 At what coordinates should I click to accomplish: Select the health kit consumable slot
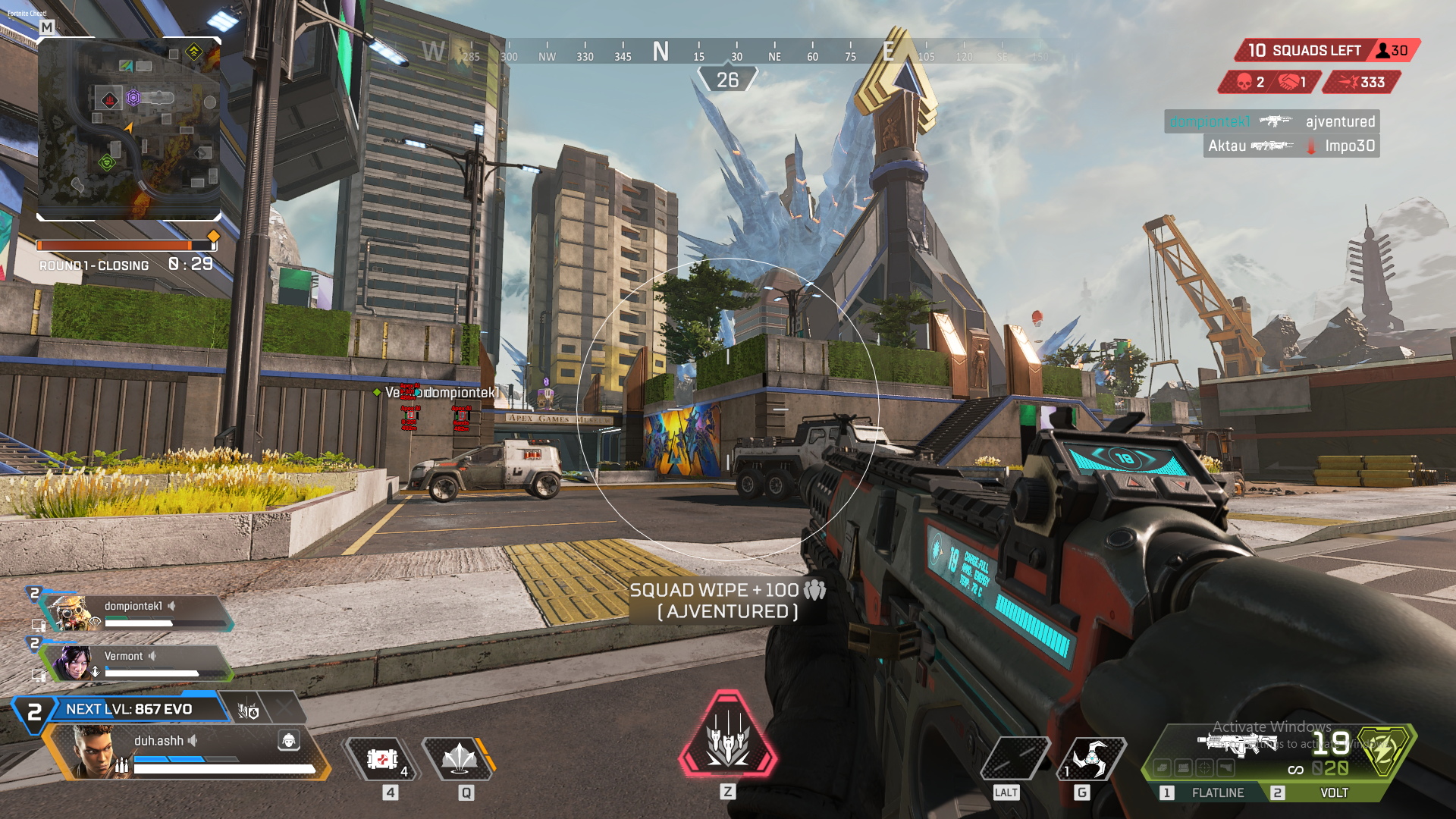pos(382,758)
